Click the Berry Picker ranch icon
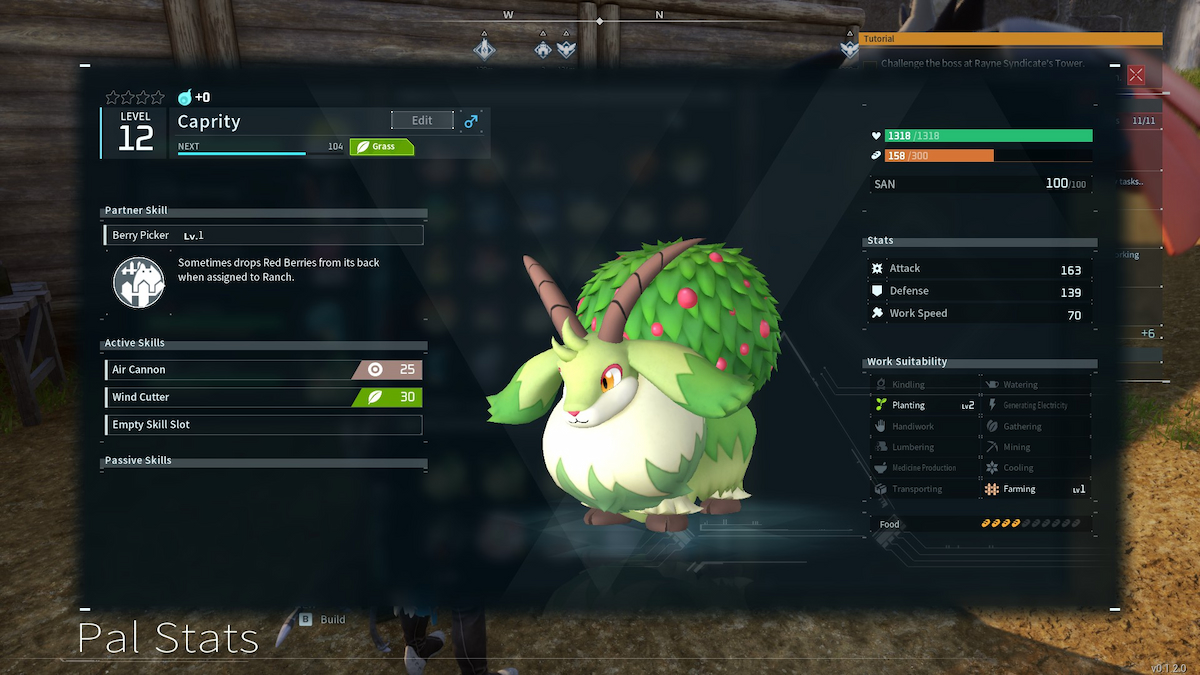The width and height of the screenshot is (1200, 675). coord(137,282)
